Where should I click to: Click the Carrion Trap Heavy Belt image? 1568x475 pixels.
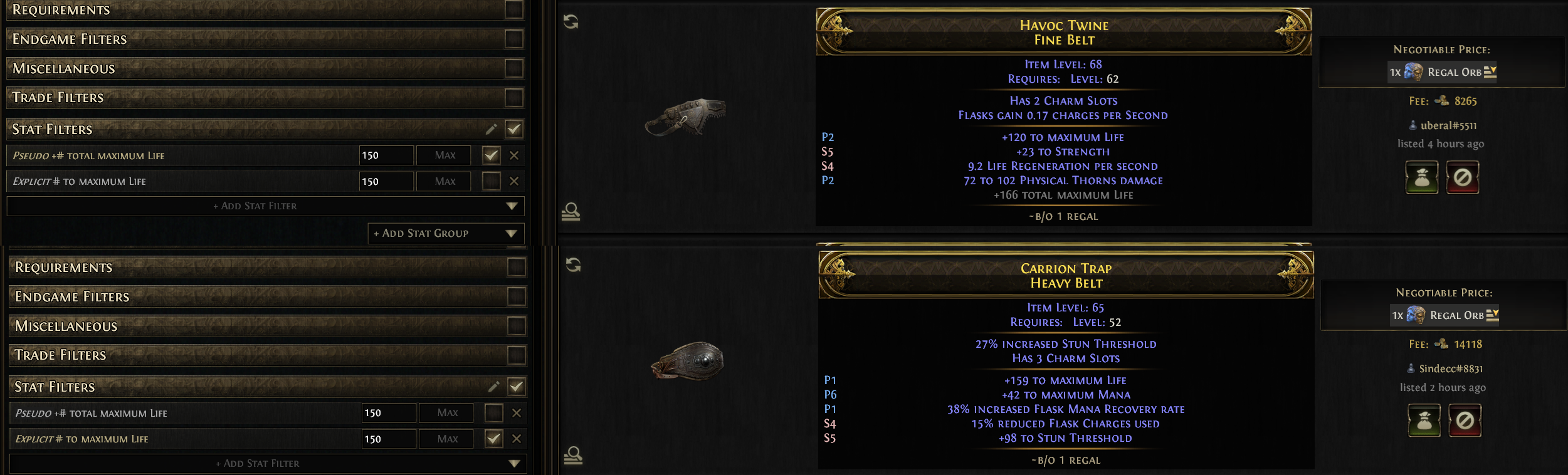(688, 360)
